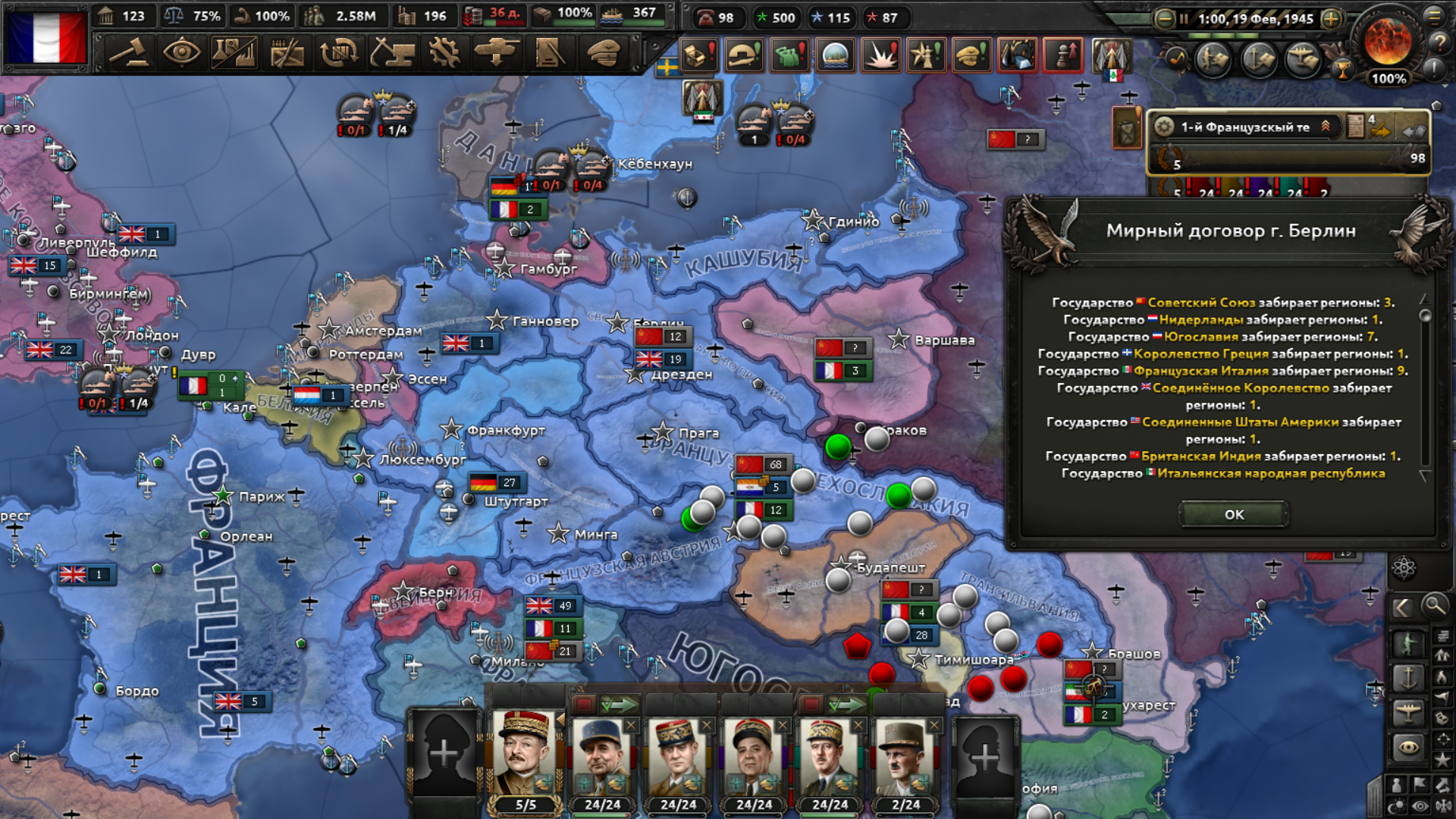Open the recruit and deploy tank tab
The height and width of the screenshot is (819, 1456).
click(x=497, y=53)
